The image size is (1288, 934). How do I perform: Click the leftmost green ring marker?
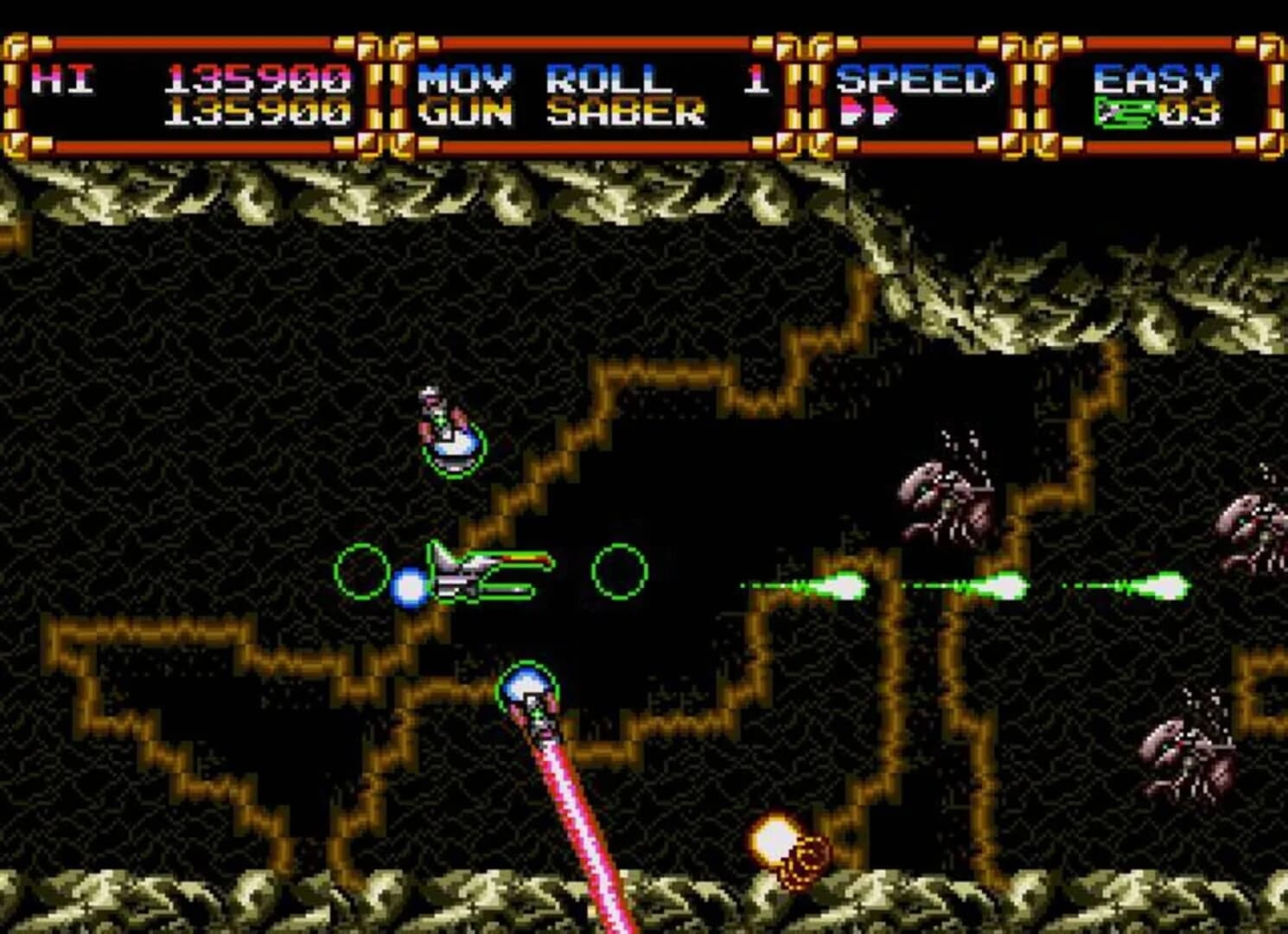(362, 572)
